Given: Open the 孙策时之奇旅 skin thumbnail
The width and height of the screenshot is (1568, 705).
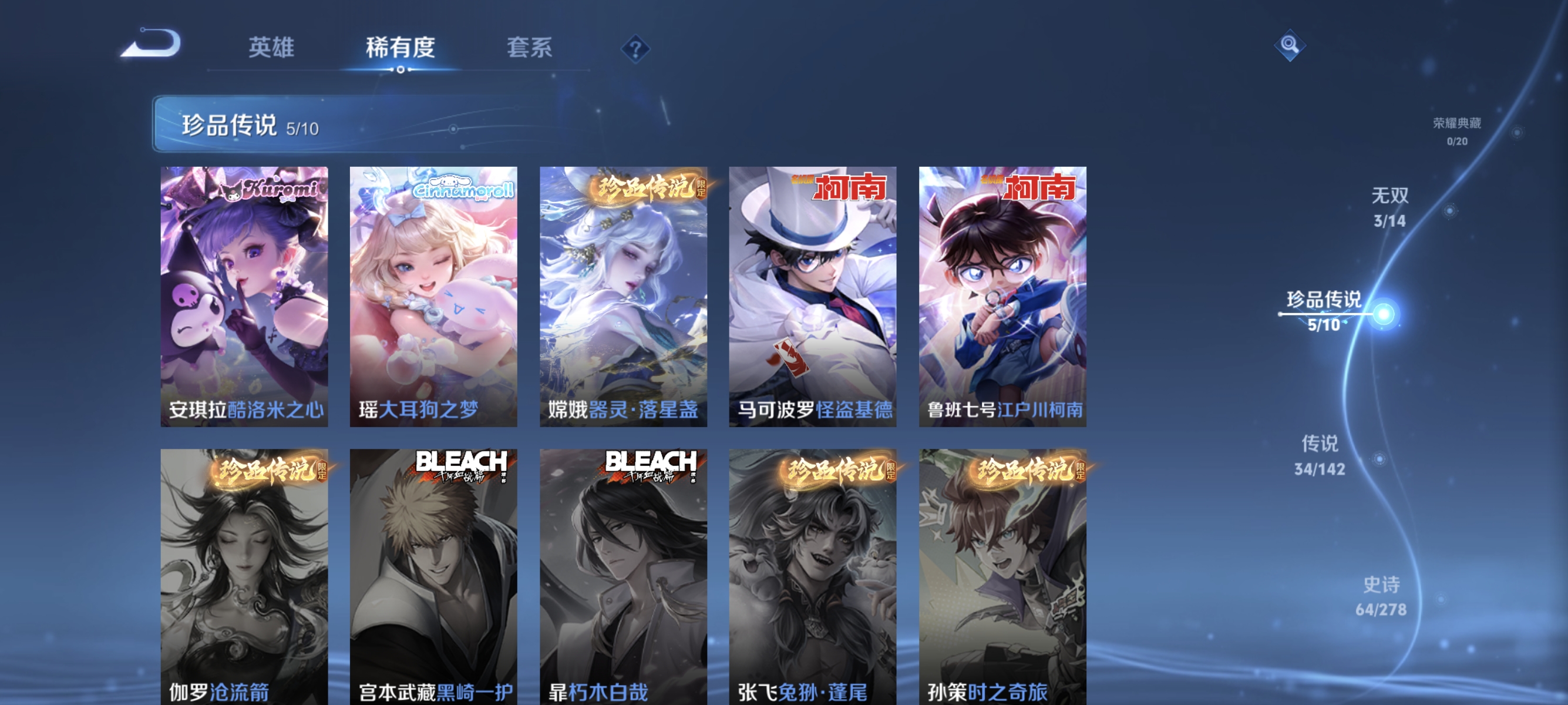Looking at the screenshot, I should coord(1001,572).
